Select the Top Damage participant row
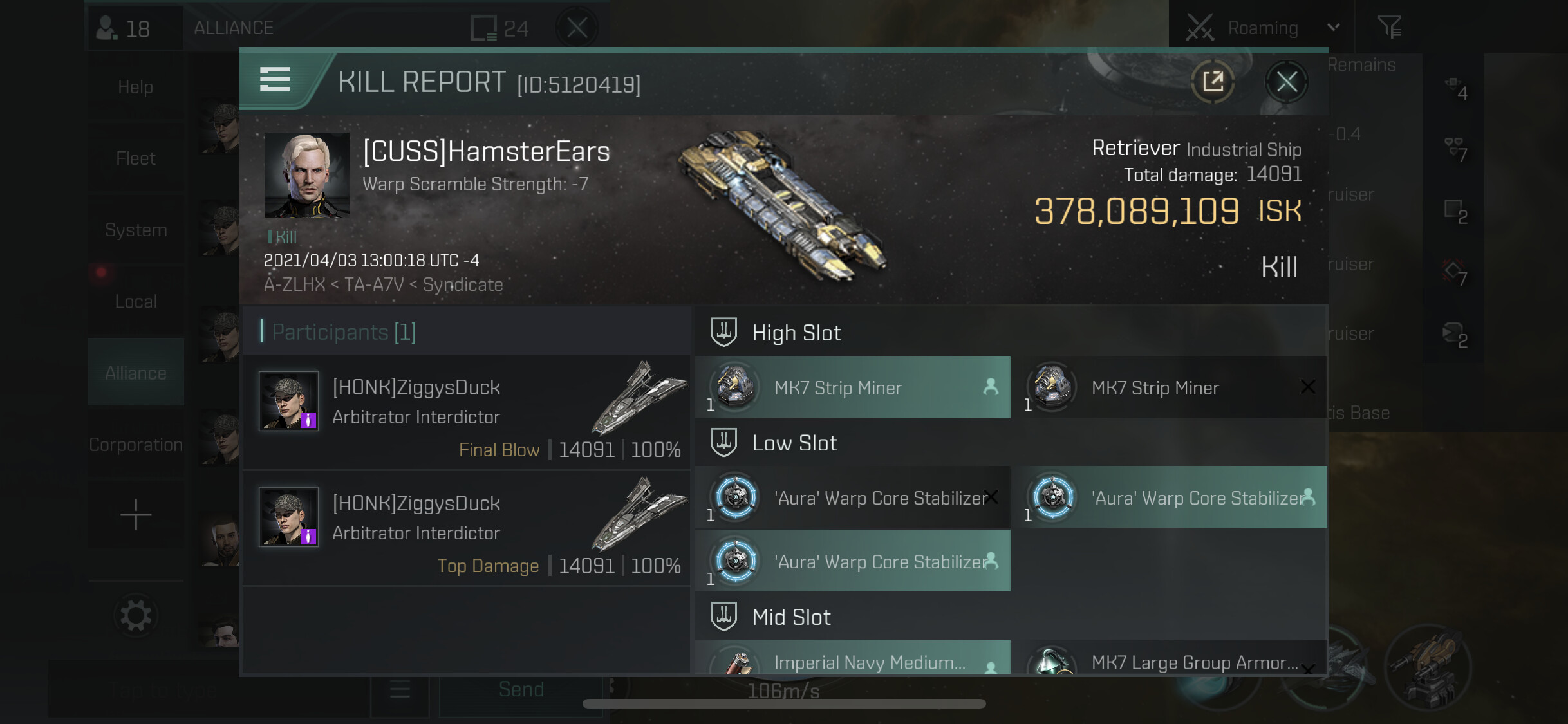The width and height of the screenshot is (1568, 724). point(466,528)
